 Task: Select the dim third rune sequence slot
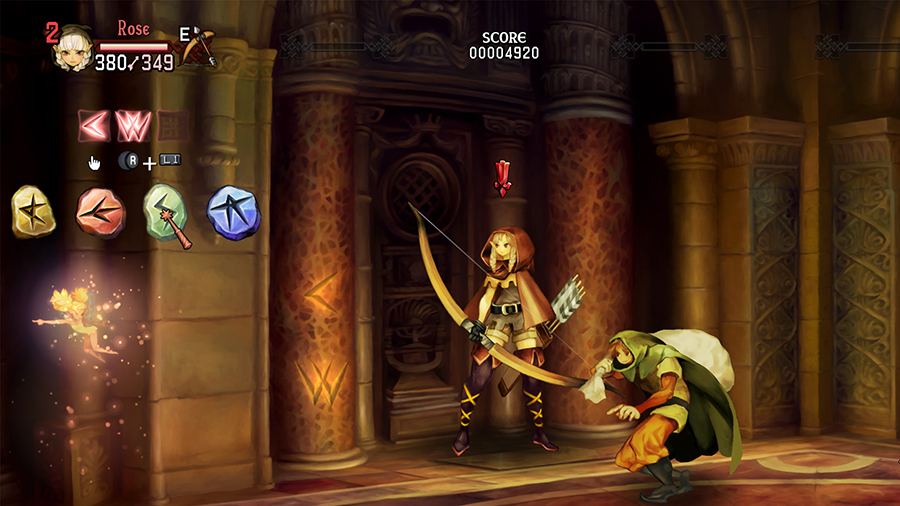coord(172,126)
